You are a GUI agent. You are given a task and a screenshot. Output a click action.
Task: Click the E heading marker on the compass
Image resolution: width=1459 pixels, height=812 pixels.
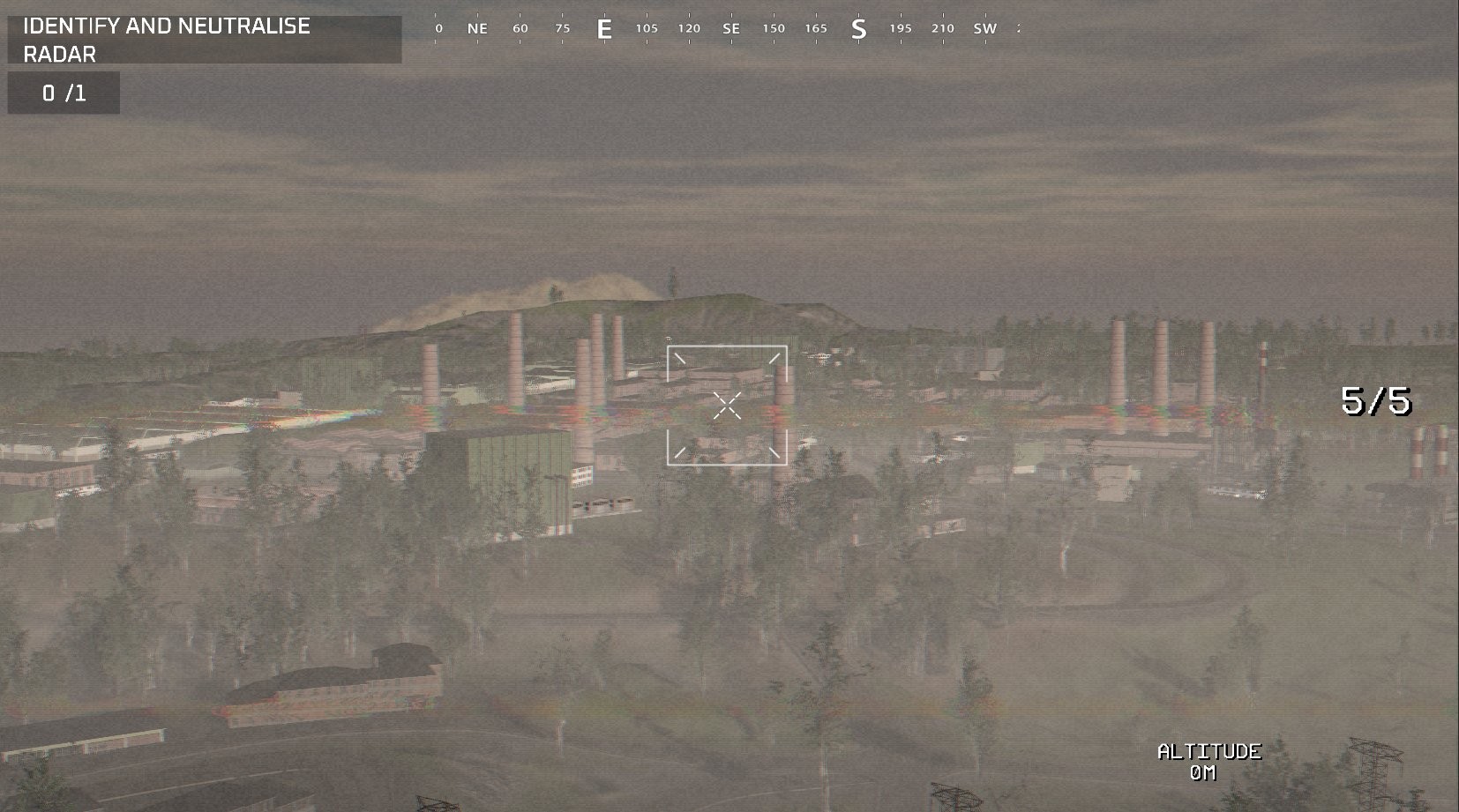[605, 28]
